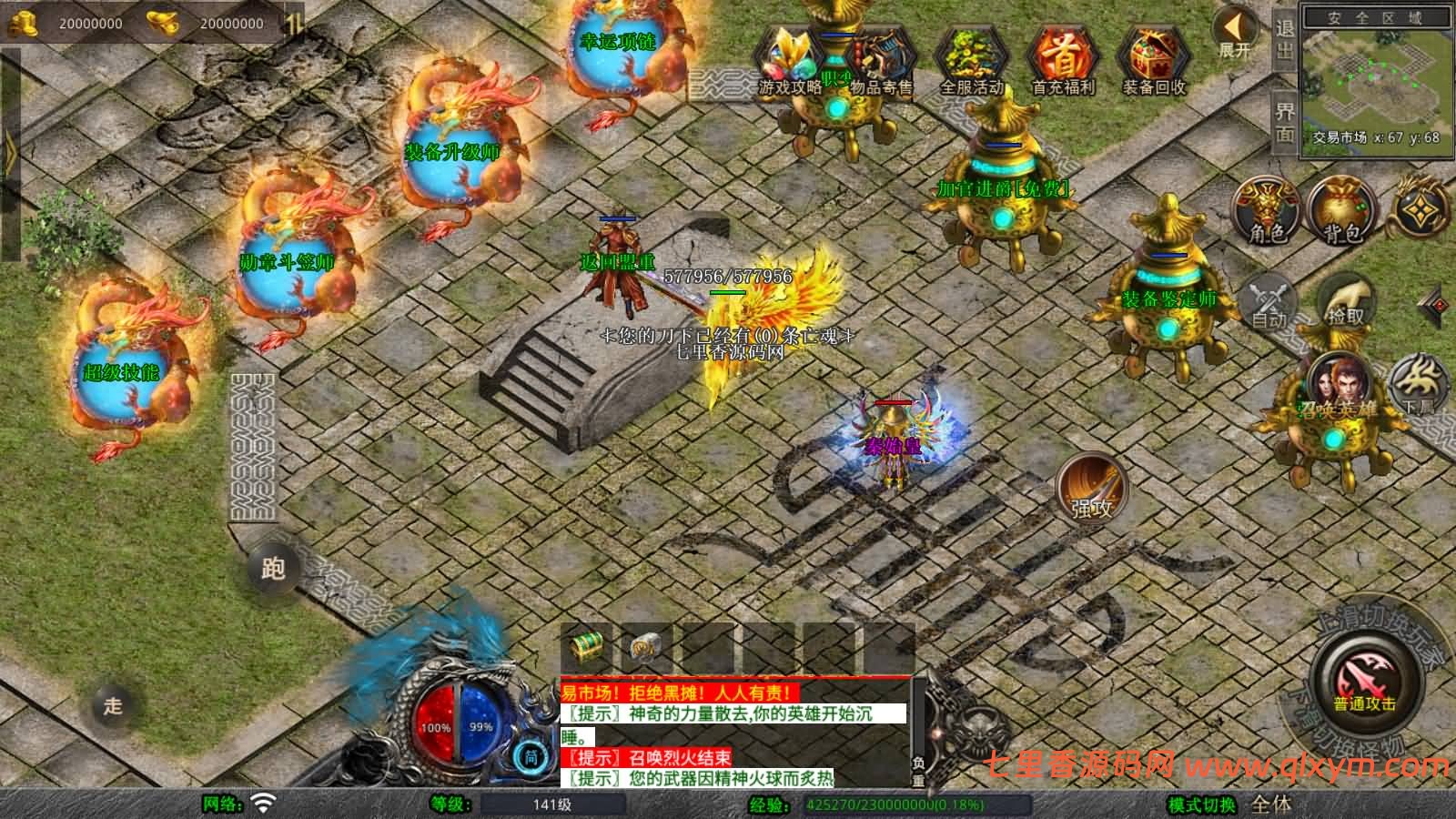Click the 退出 exit button
This screenshot has width=1456, height=819.
point(1284,40)
